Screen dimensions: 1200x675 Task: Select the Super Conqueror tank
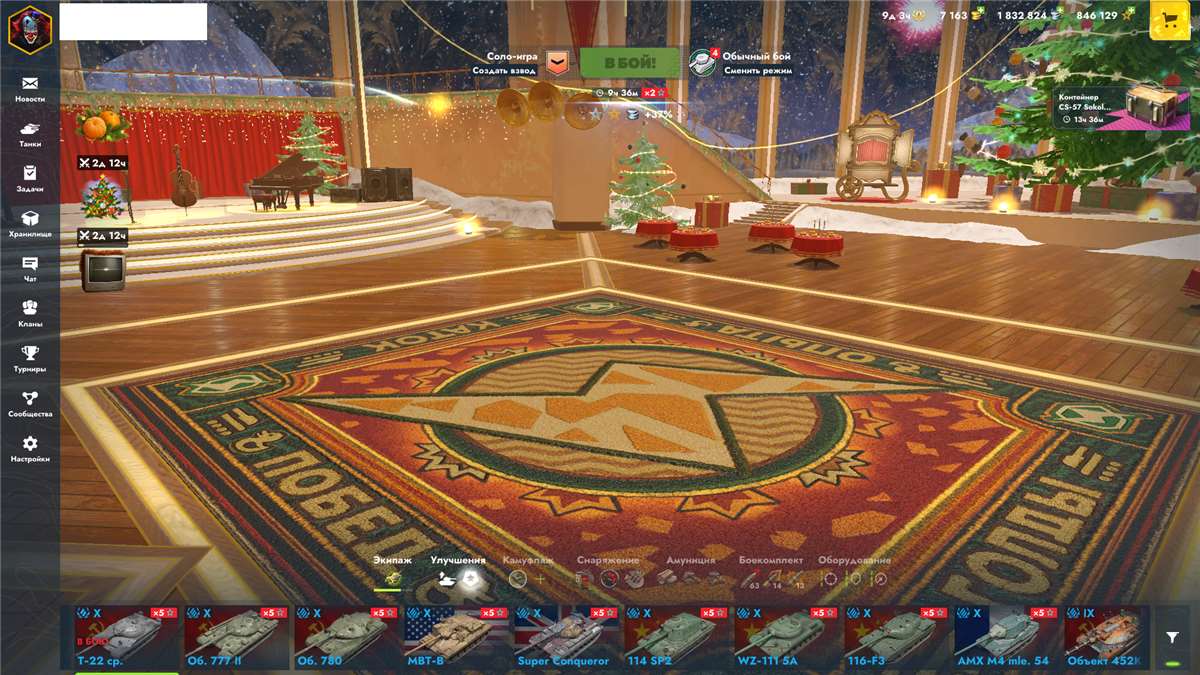coord(562,637)
